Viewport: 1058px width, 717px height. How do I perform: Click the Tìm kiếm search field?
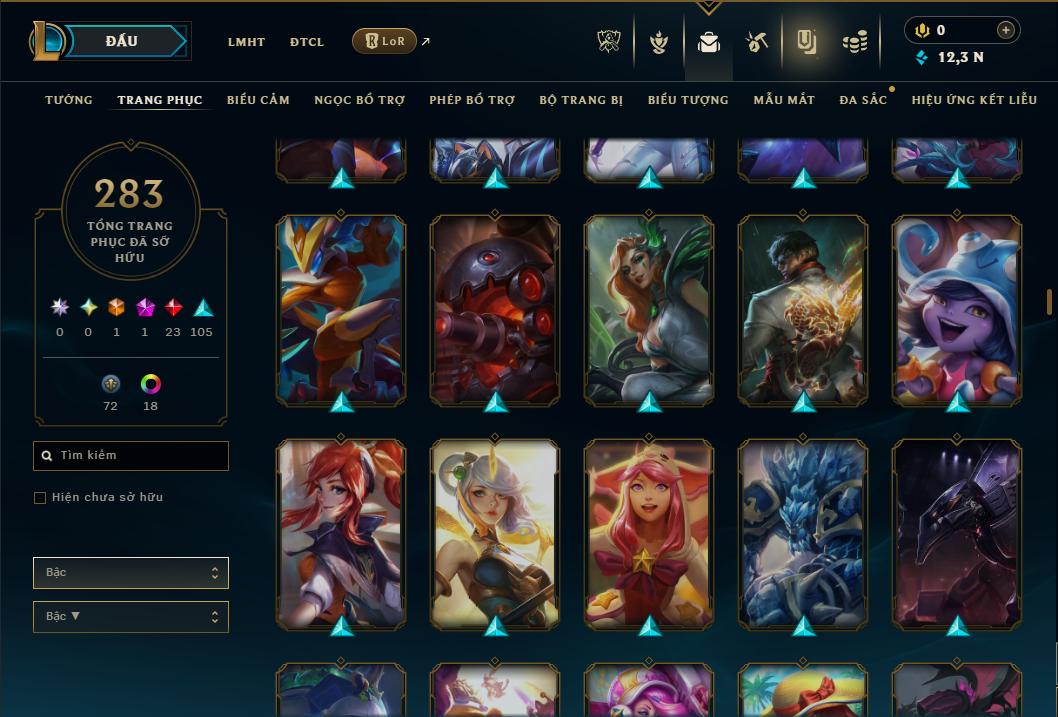(131, 456)
